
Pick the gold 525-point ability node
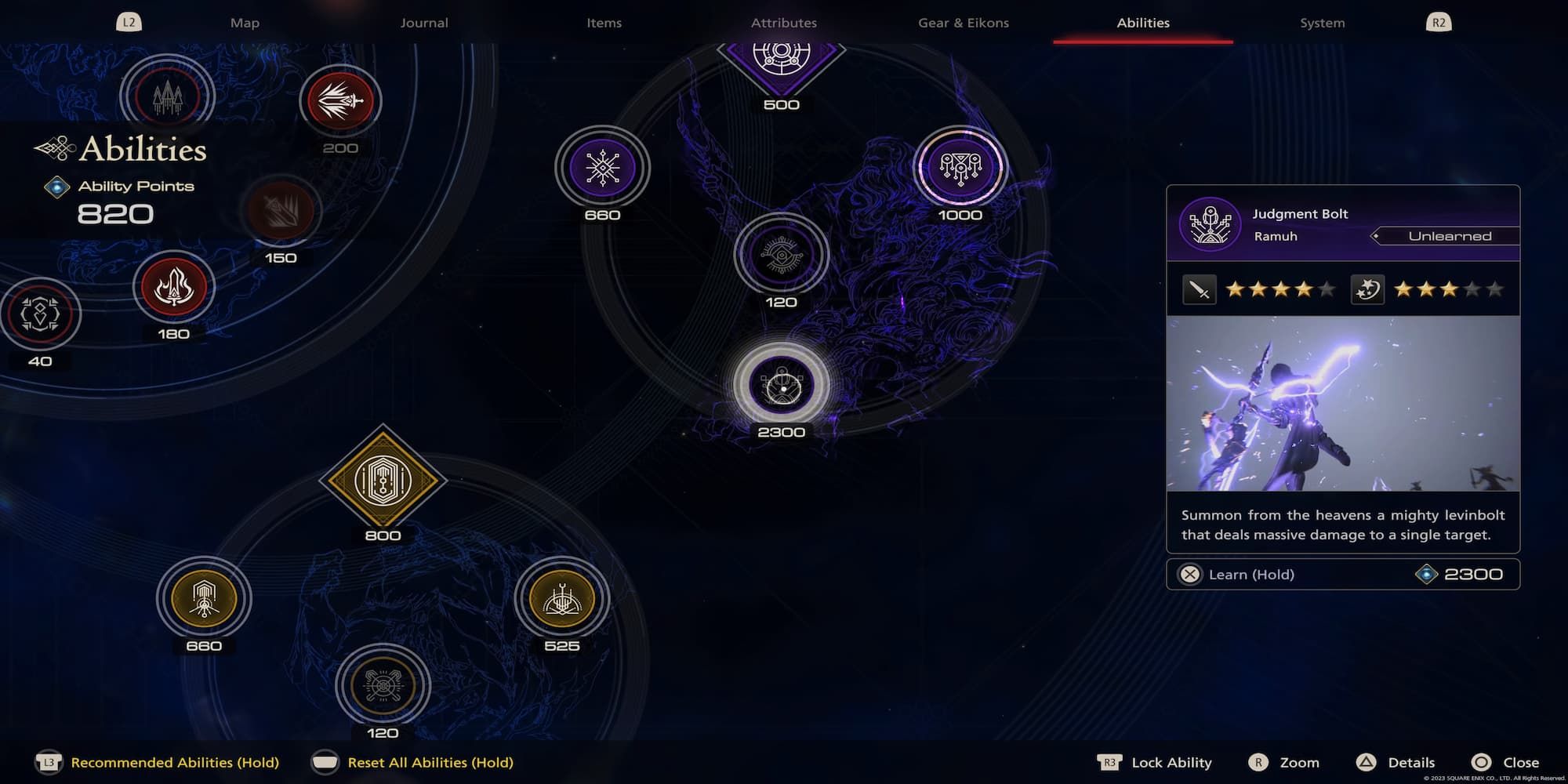pyautogui.click(x=561, y=599)
